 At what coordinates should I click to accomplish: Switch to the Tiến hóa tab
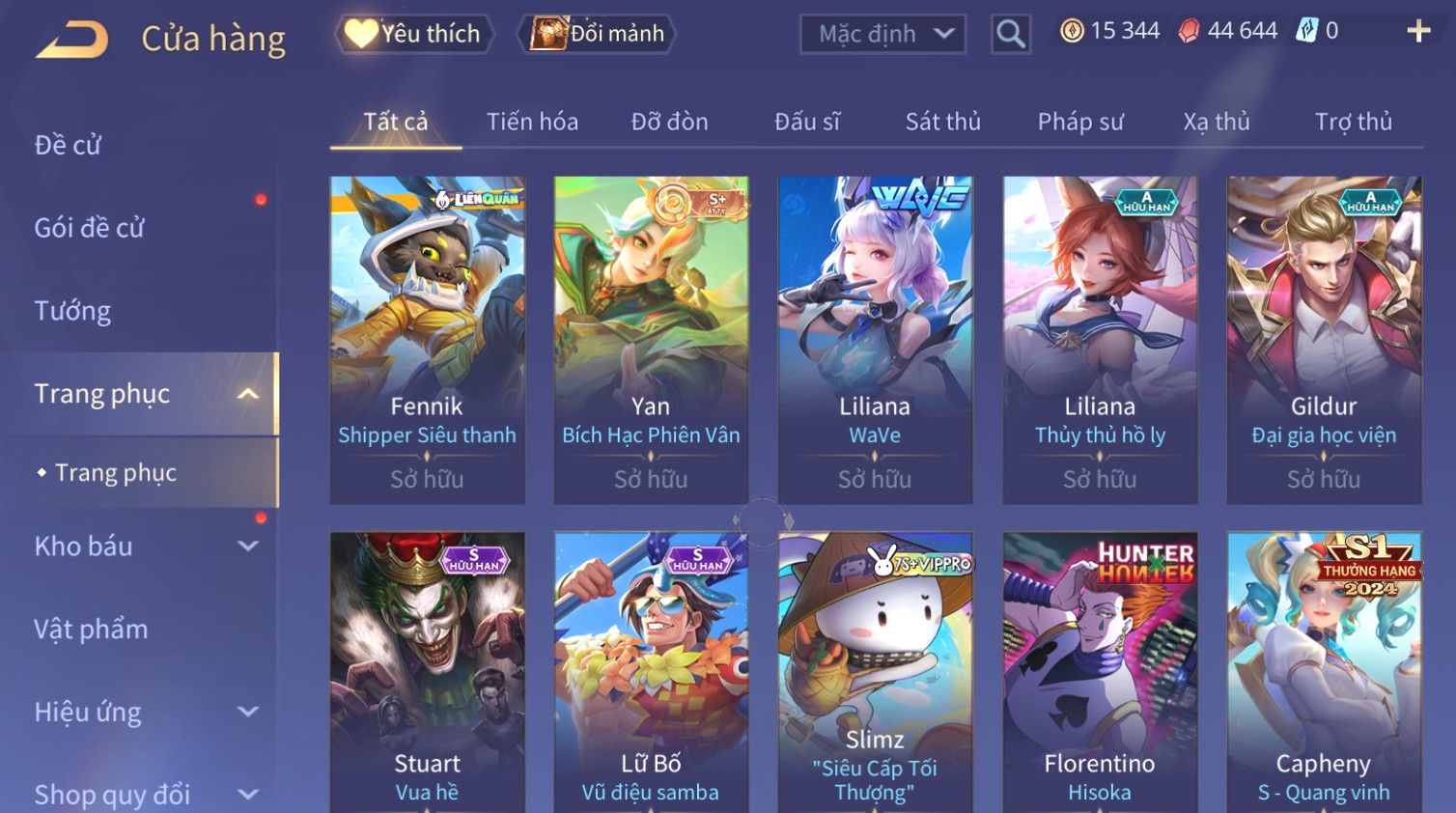[532, 122]
